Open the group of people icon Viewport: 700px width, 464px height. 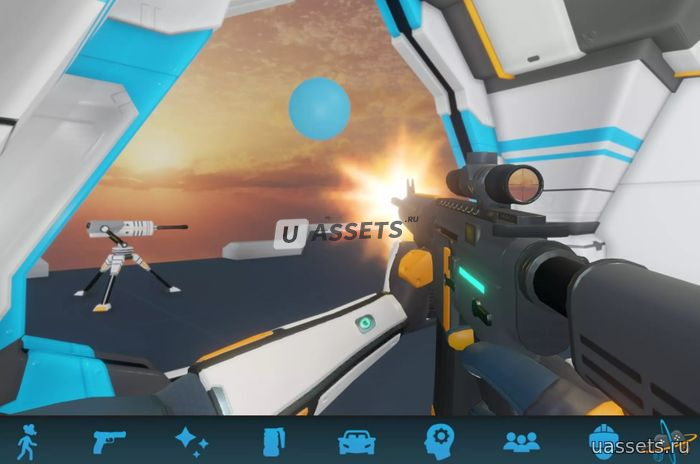pyautogui.click(x=521, y=440)
